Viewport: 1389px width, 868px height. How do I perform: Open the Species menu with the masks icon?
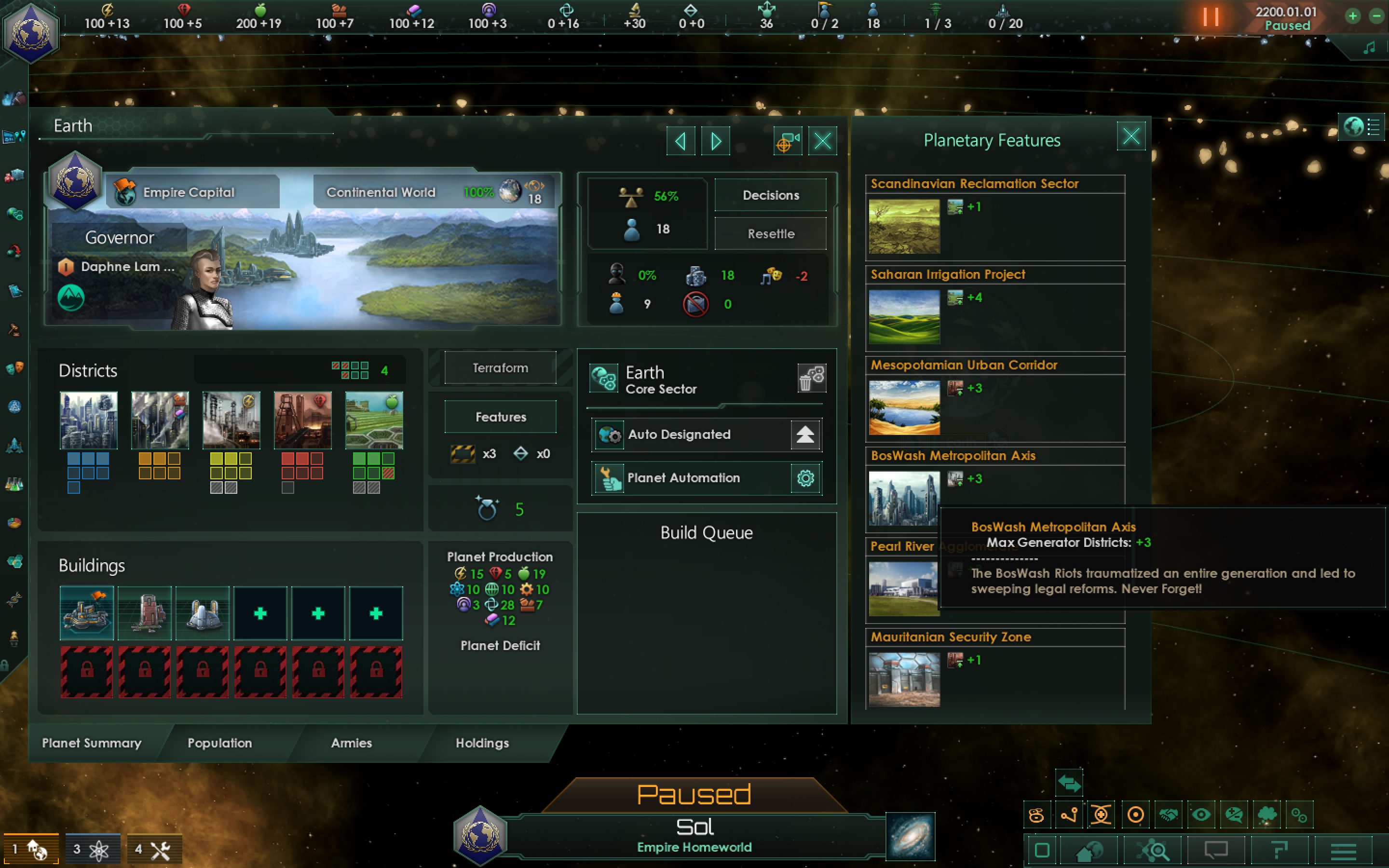coord(14,368)
